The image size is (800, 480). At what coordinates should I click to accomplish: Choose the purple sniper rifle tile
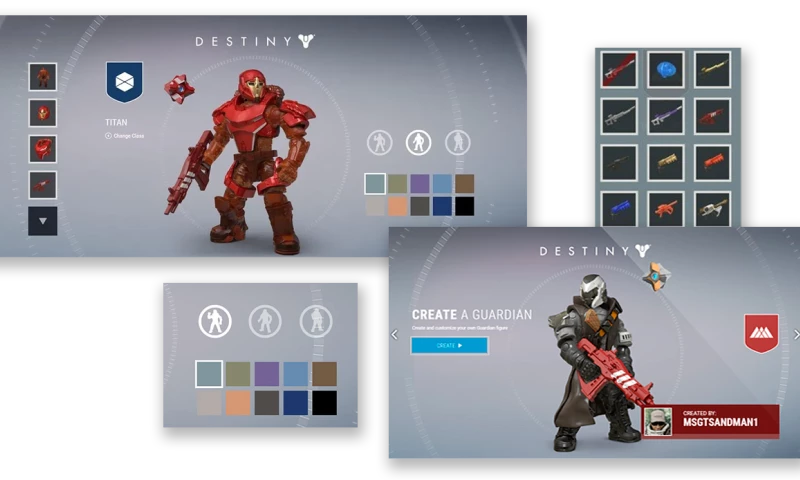[x=665, y=116]
